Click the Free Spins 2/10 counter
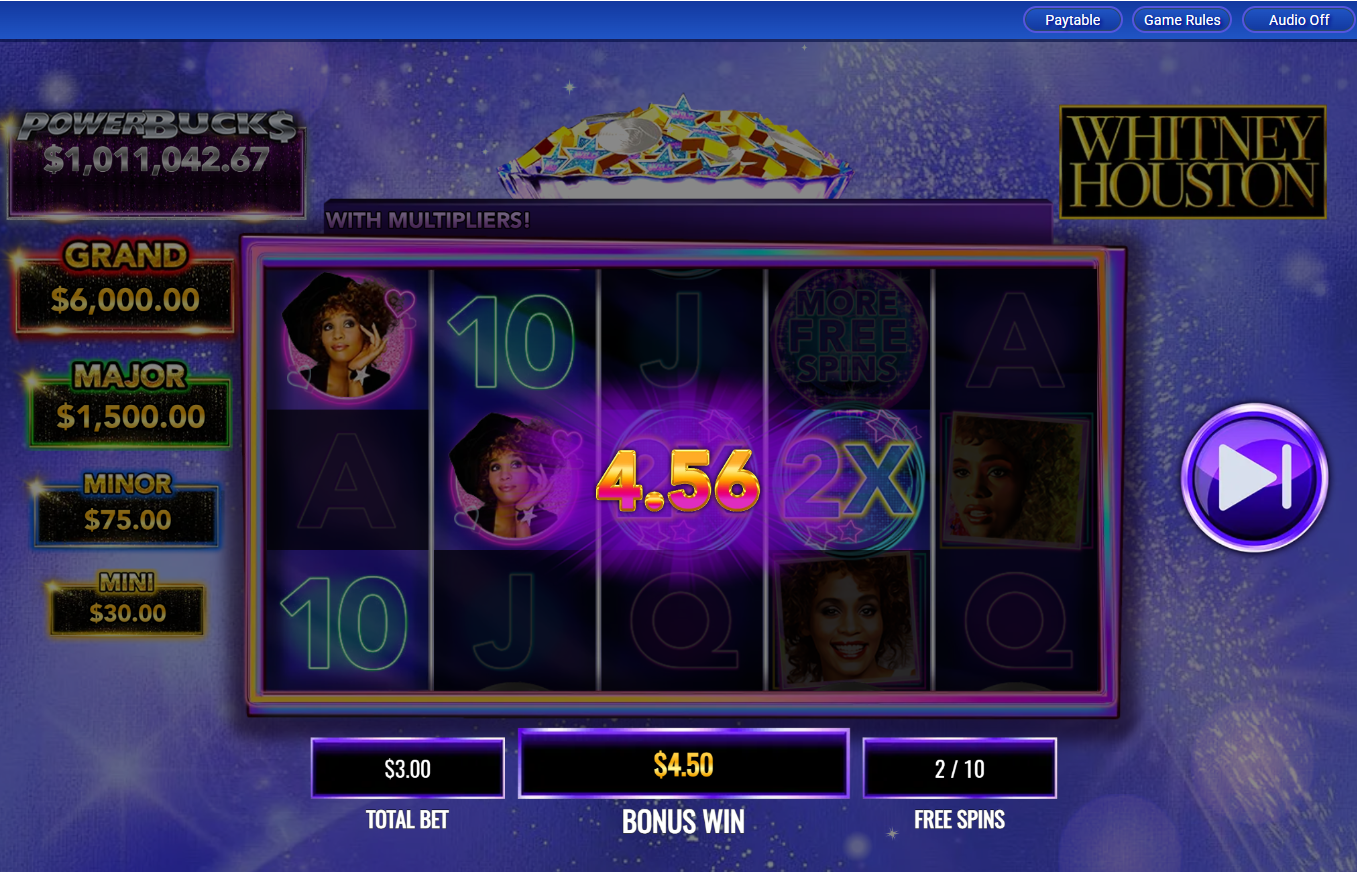The width and height of the screenshot is (1357, 872). pos(959,768)
